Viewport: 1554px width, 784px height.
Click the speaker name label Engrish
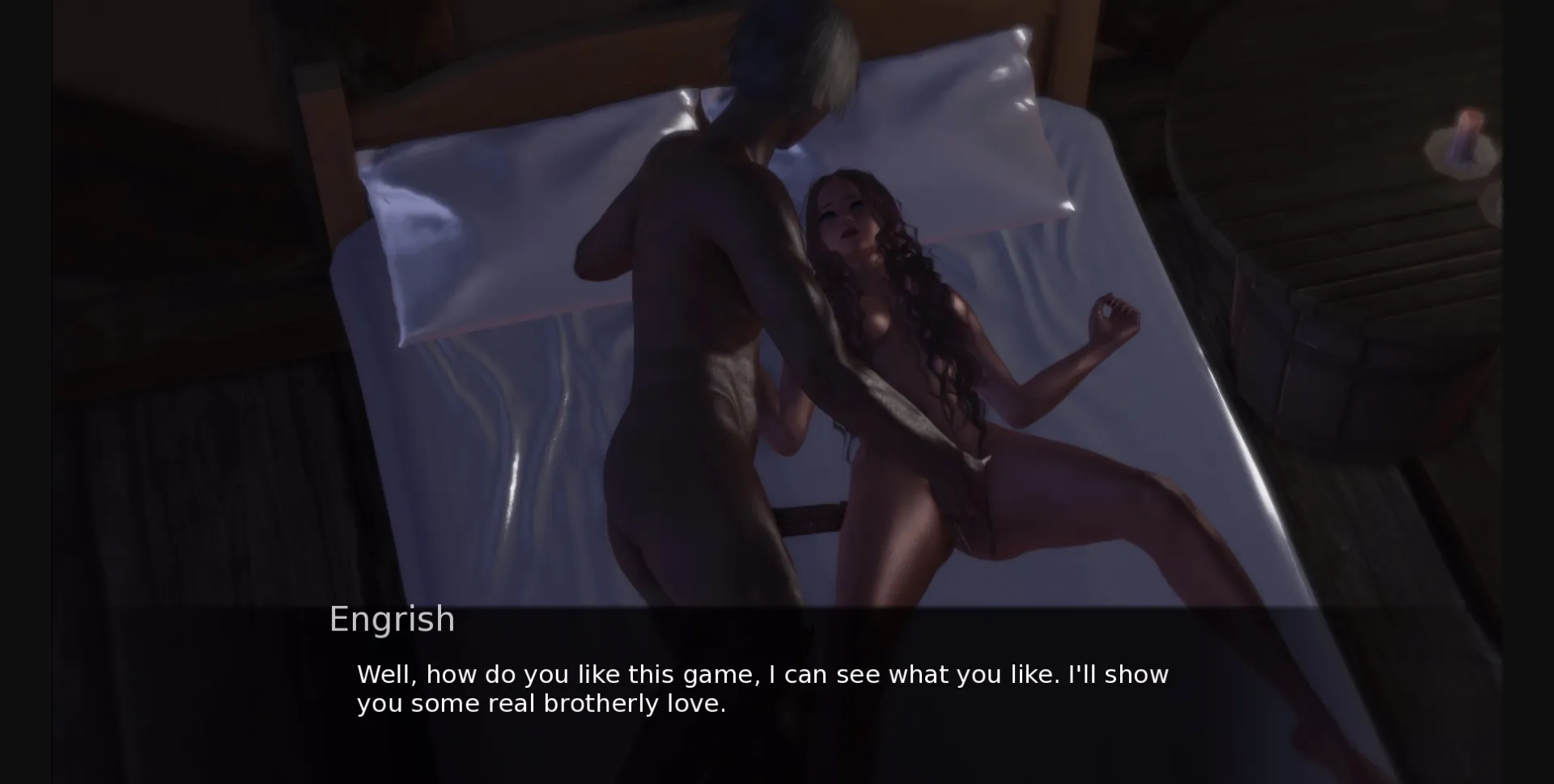coord(392,619)
